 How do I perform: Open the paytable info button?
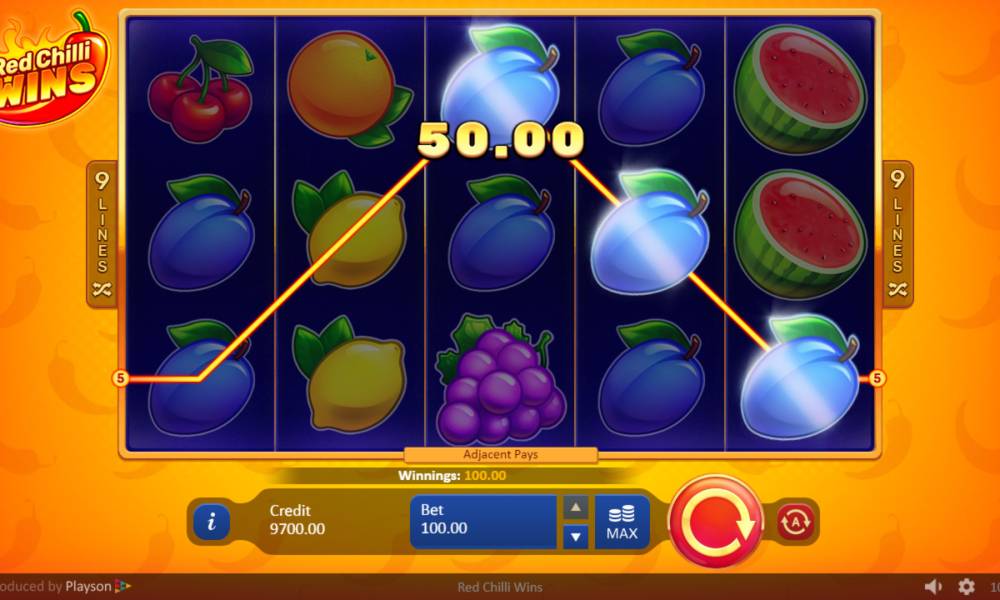point(212,521)
